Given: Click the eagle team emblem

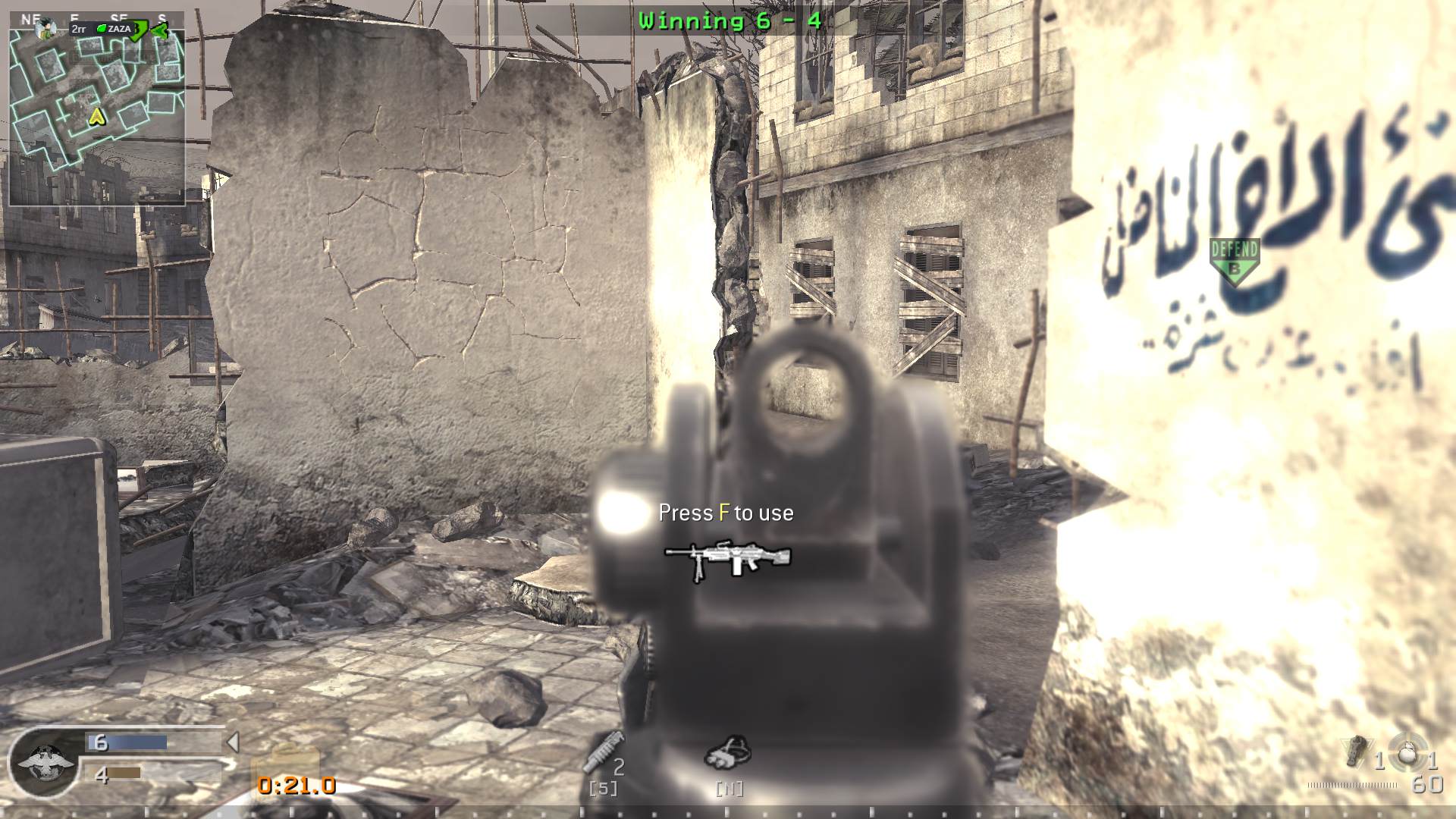Looking at the screenshot, I should [x=45, y=761].
